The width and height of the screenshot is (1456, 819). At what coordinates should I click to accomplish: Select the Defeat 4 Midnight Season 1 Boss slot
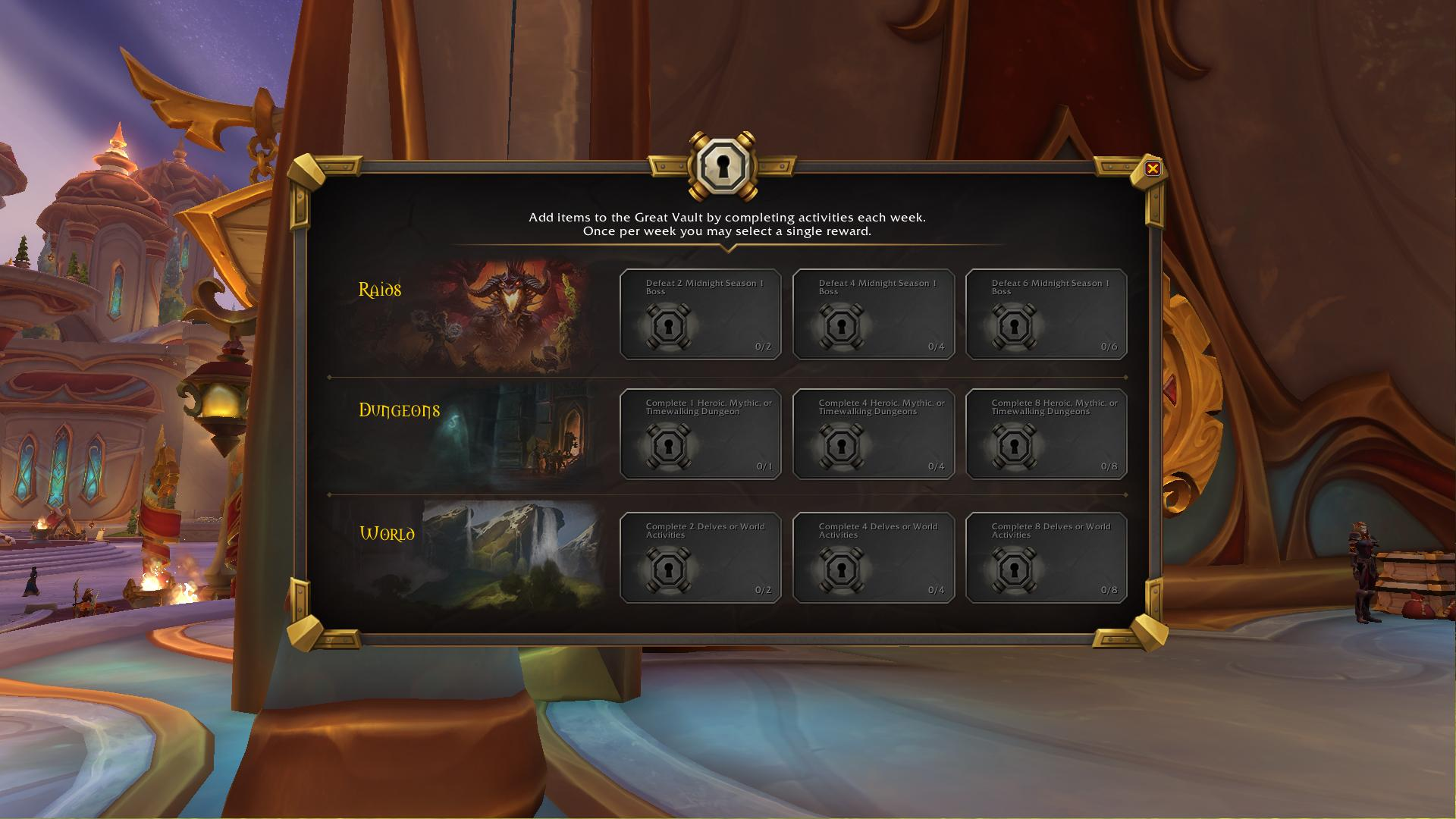pos(873,314)
